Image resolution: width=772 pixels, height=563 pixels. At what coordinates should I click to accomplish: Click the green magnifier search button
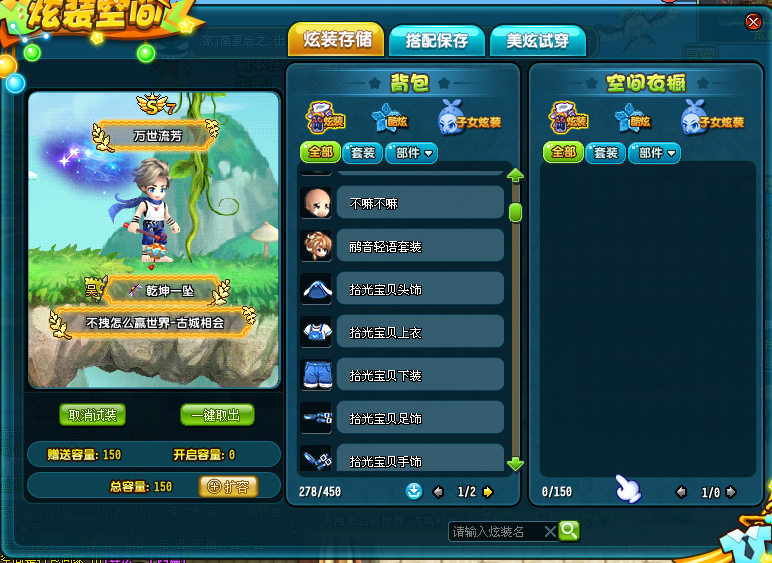point(569,531)
